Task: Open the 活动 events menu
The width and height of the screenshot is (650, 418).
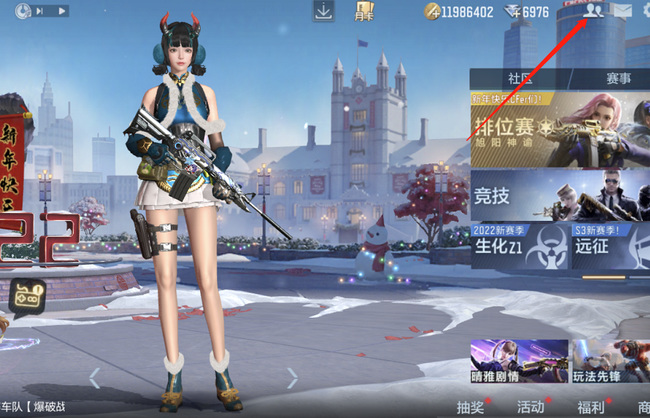Action: point(531,406)
